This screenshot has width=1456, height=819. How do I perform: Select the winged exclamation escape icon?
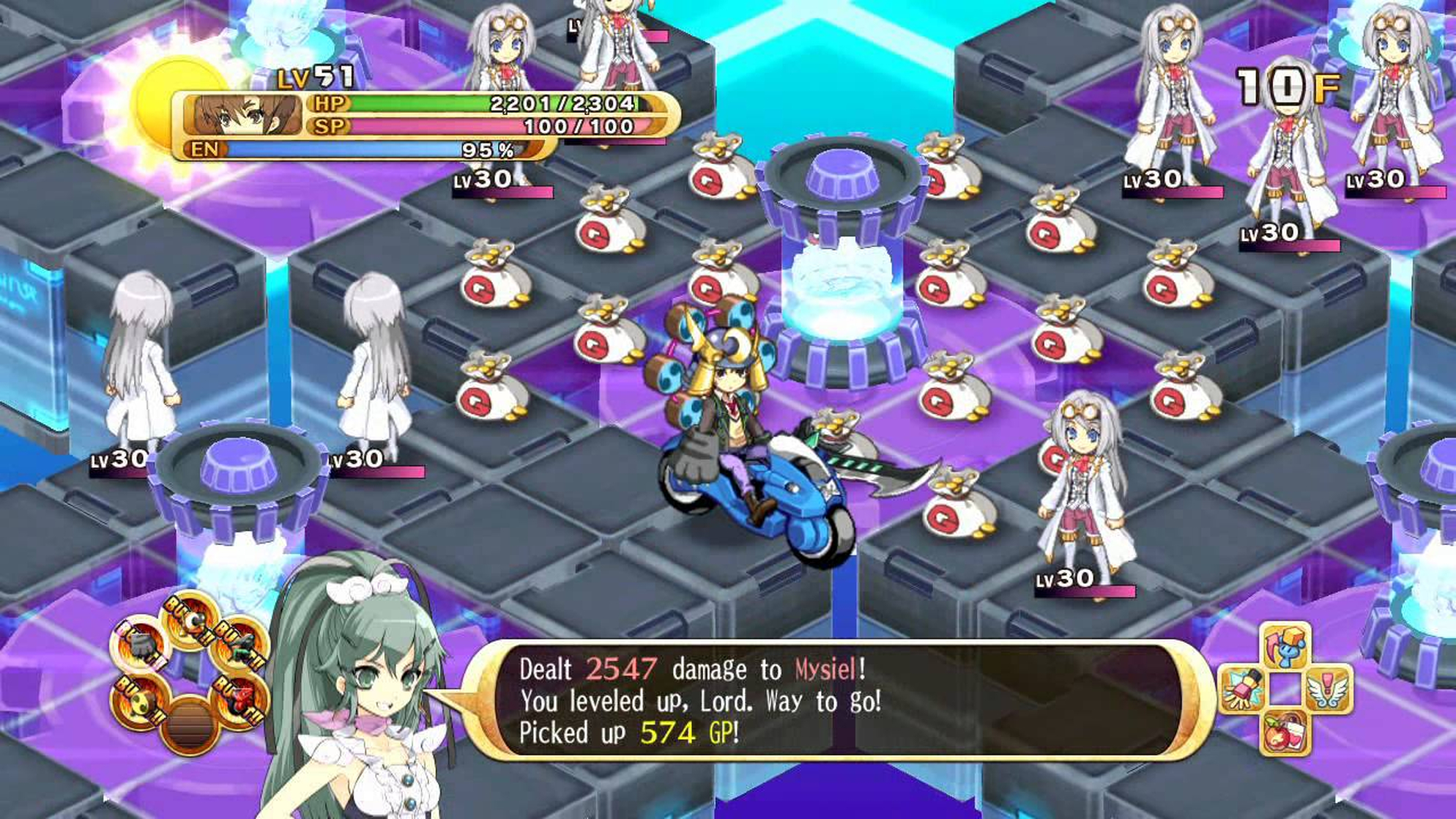click(x=1327, y=690)
